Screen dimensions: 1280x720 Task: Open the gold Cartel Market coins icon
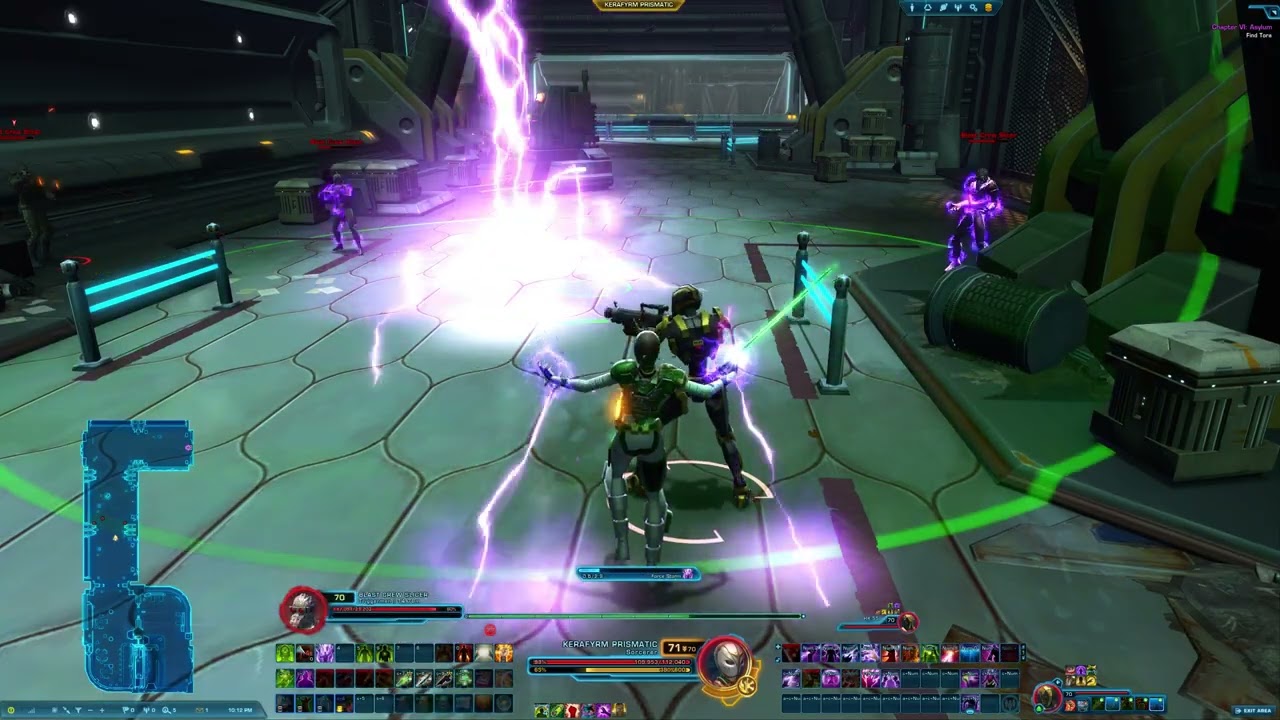point(989,8)
